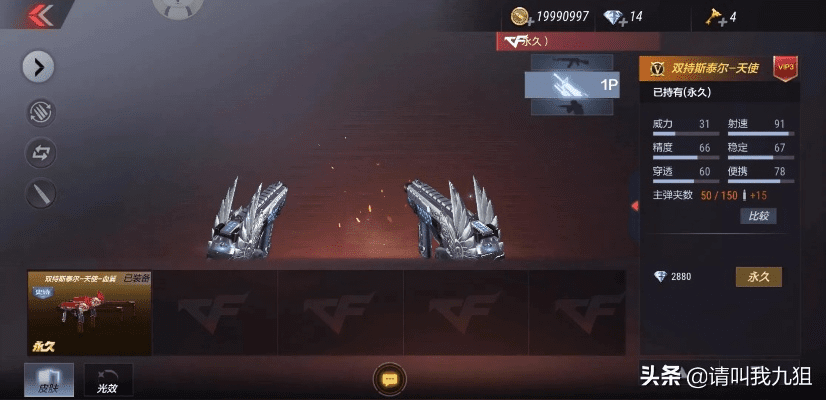Select the 血翼 red skin thumbnail
Screen dimensions: 826x400
tap(89, 313)
